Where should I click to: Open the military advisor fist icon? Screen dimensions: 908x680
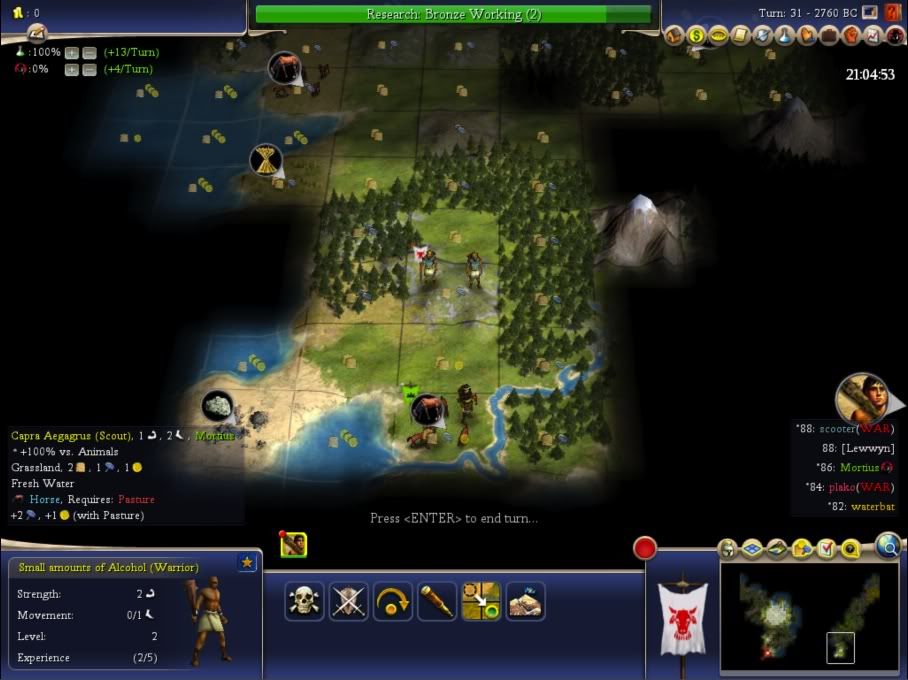(851, 36)
